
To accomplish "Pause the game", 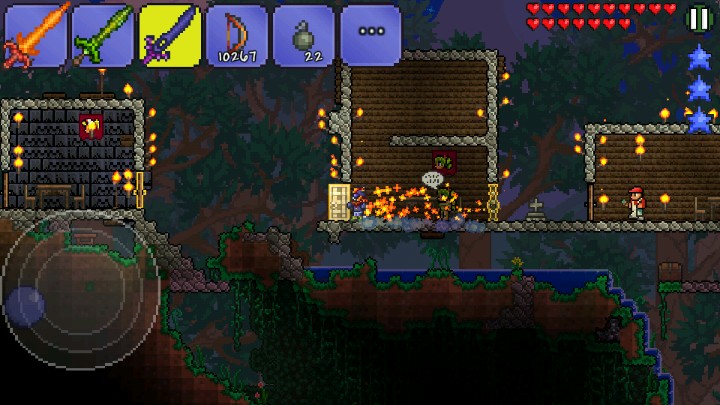I will click(698, 19).
